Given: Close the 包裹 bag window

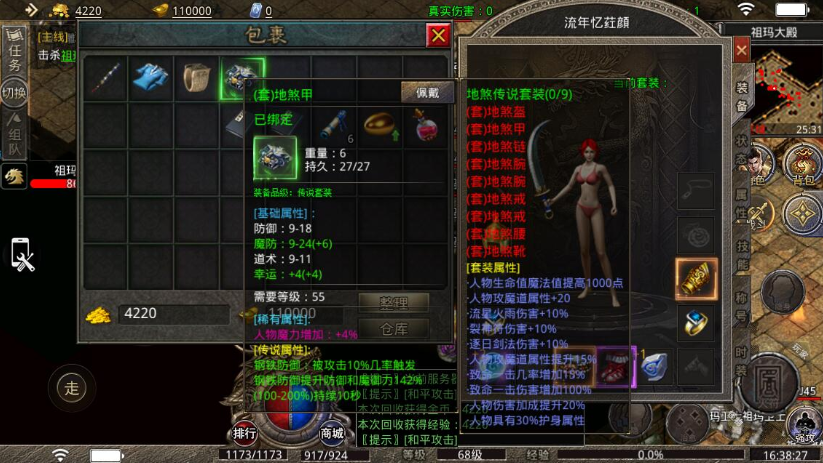Looking at the screenshot, I should click(x=438, y=36).
